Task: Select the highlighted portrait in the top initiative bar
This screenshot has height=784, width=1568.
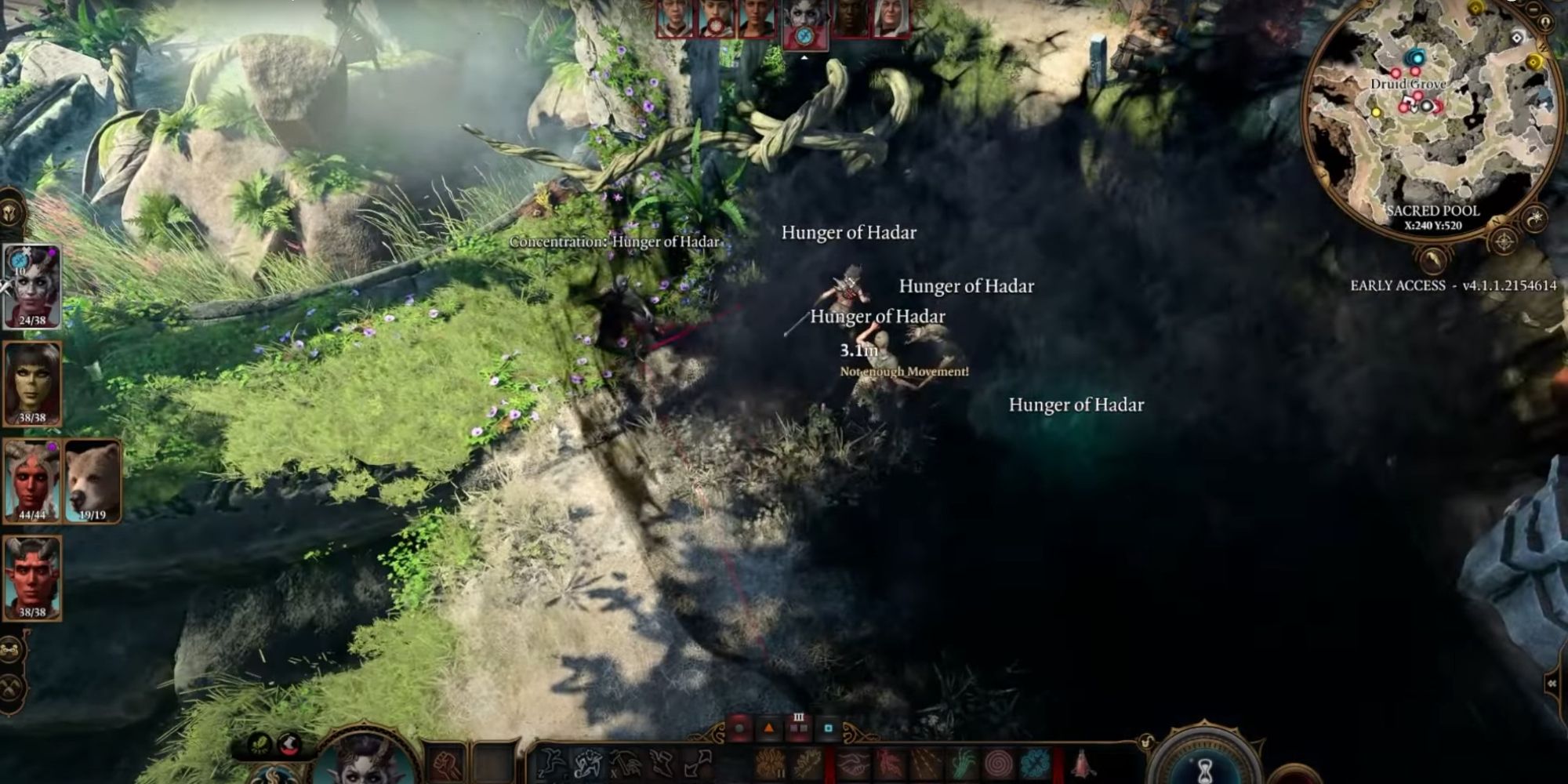Action: (804, 22)
